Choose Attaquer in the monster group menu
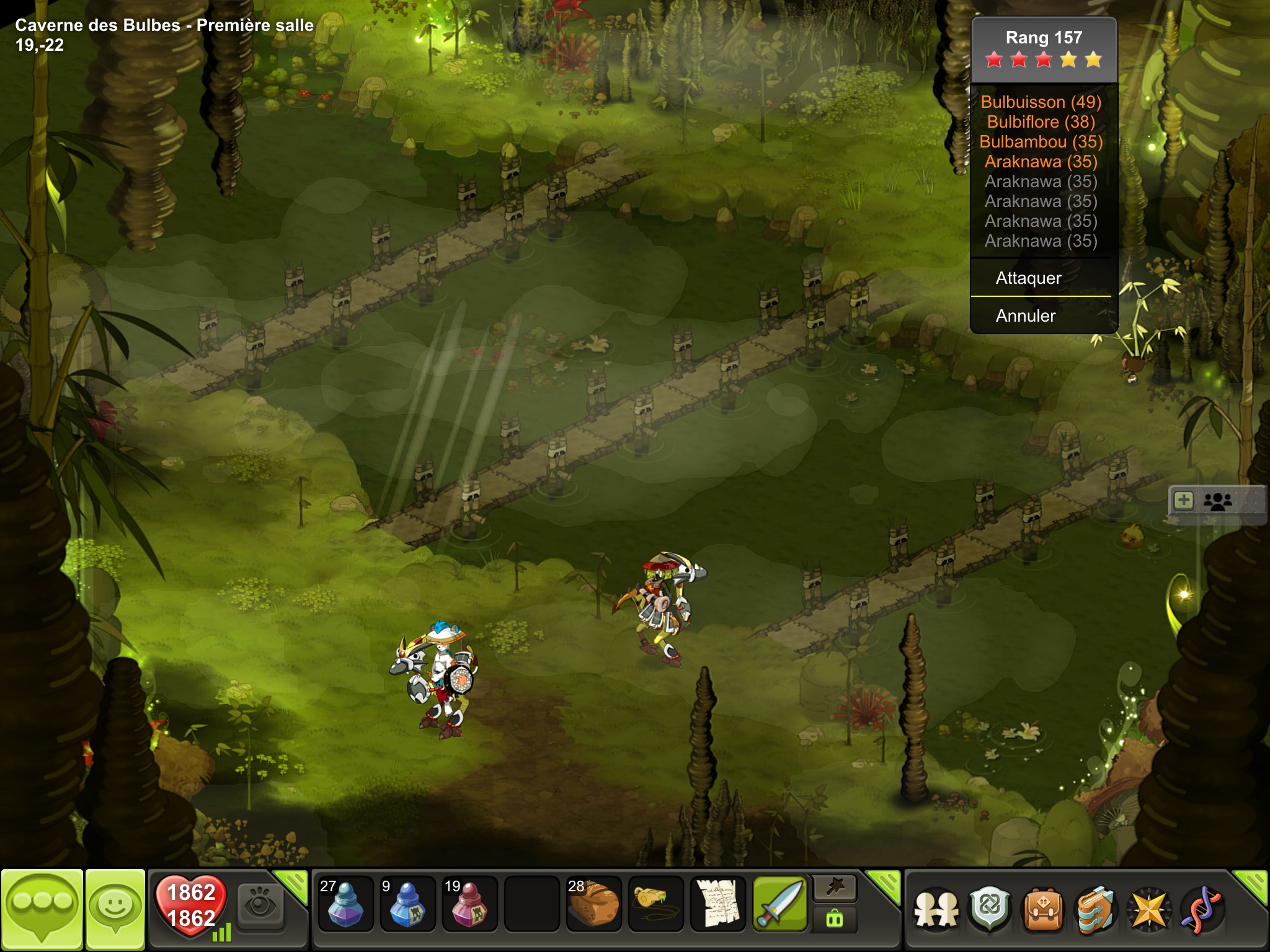Image resolution: width=1270 pixels, height=952 pixels. pos(1029,278)
